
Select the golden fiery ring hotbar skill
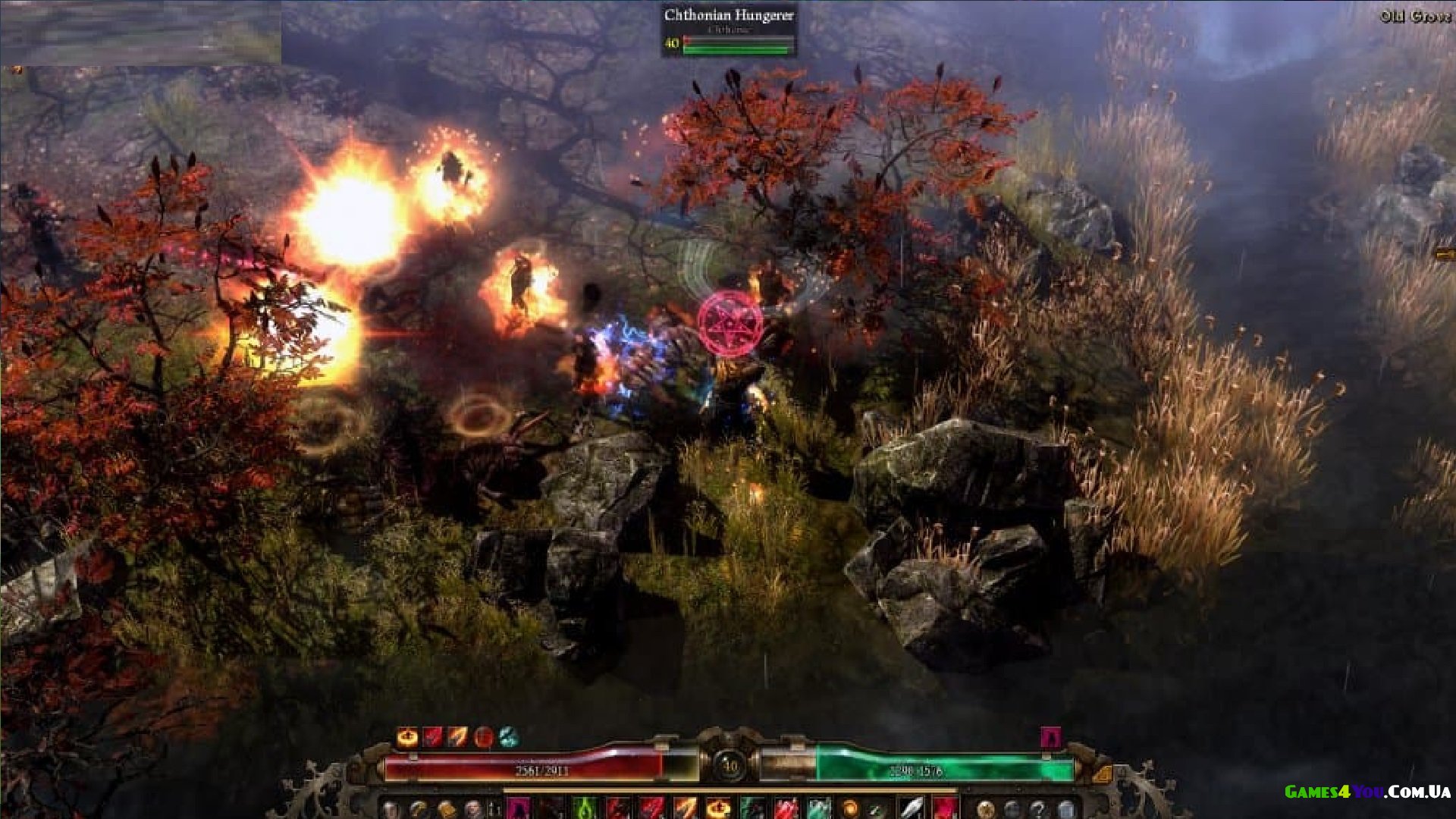(718, 808)
